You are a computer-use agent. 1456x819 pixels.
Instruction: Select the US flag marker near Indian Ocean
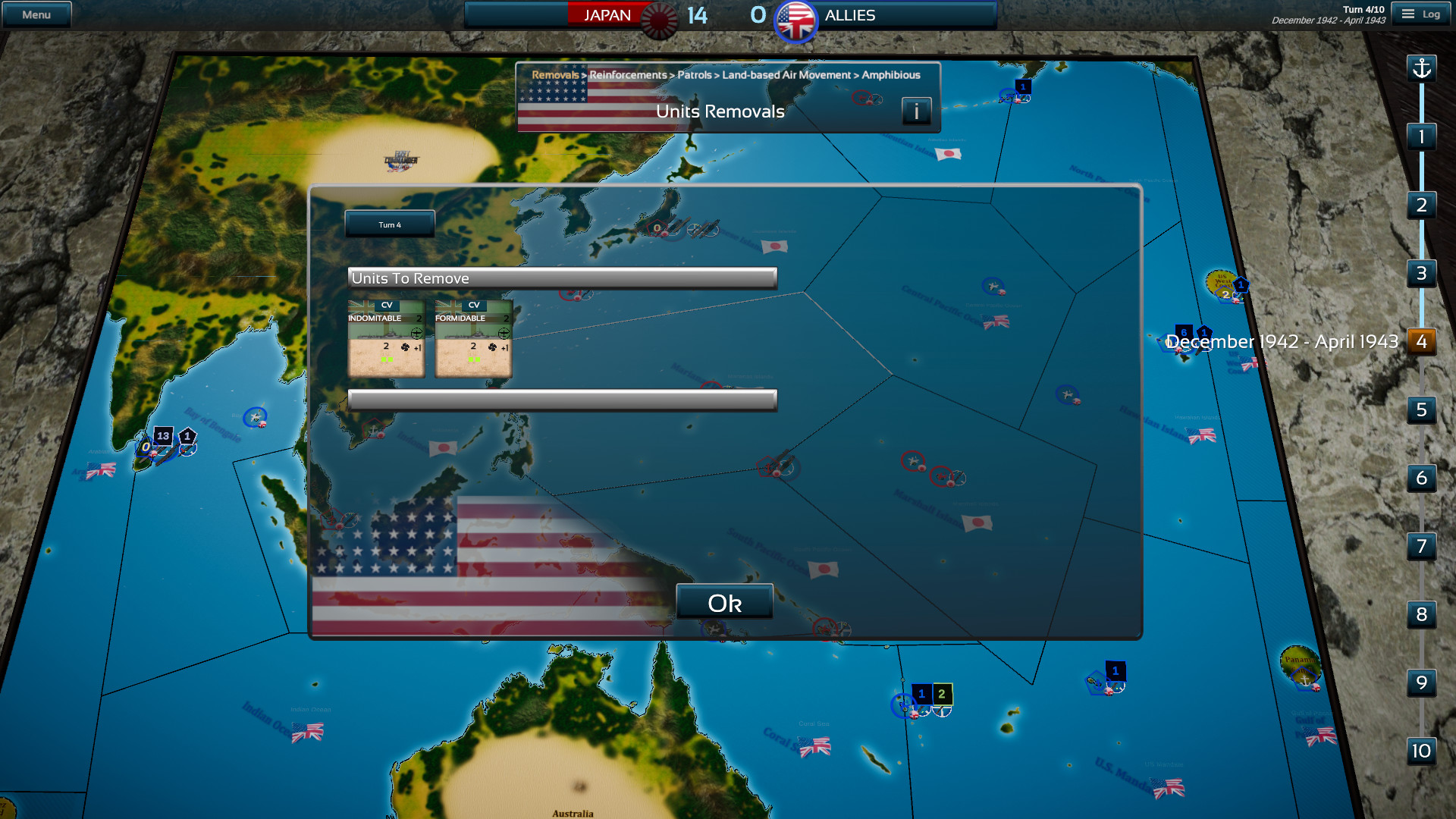point(306,734)
